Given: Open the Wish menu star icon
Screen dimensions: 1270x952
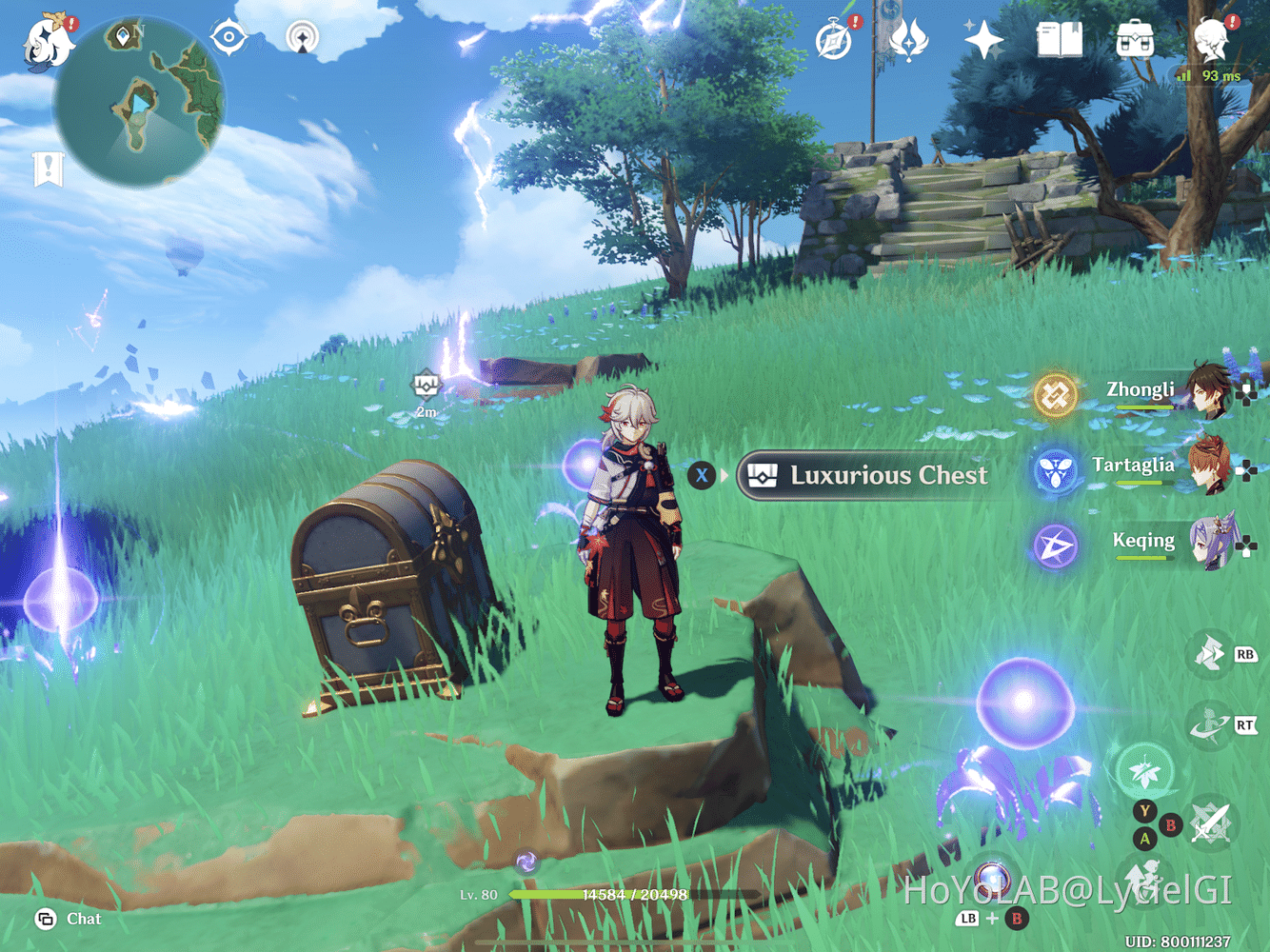Looking at the screenshot, I should tap(982, 40).
